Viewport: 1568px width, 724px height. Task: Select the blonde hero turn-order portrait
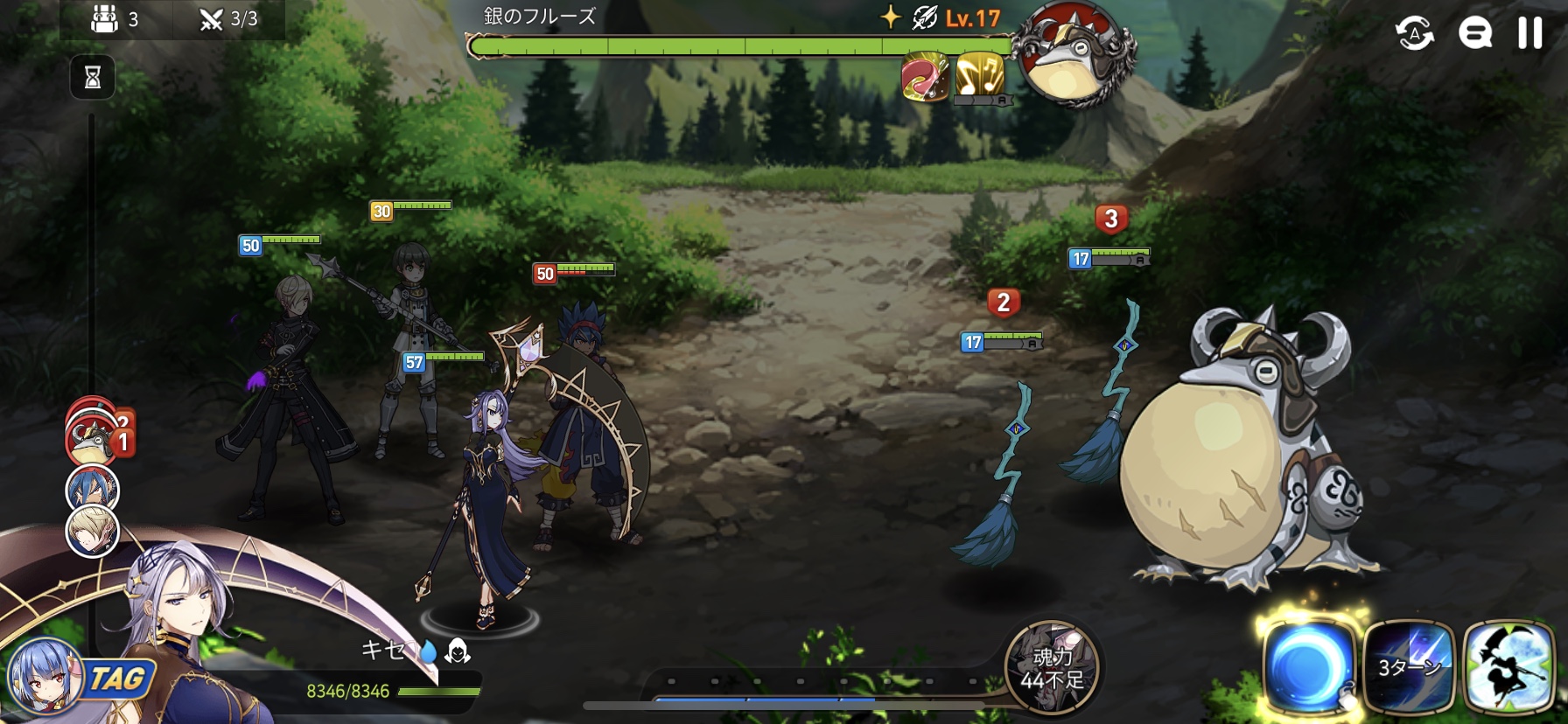pos(92,532)
